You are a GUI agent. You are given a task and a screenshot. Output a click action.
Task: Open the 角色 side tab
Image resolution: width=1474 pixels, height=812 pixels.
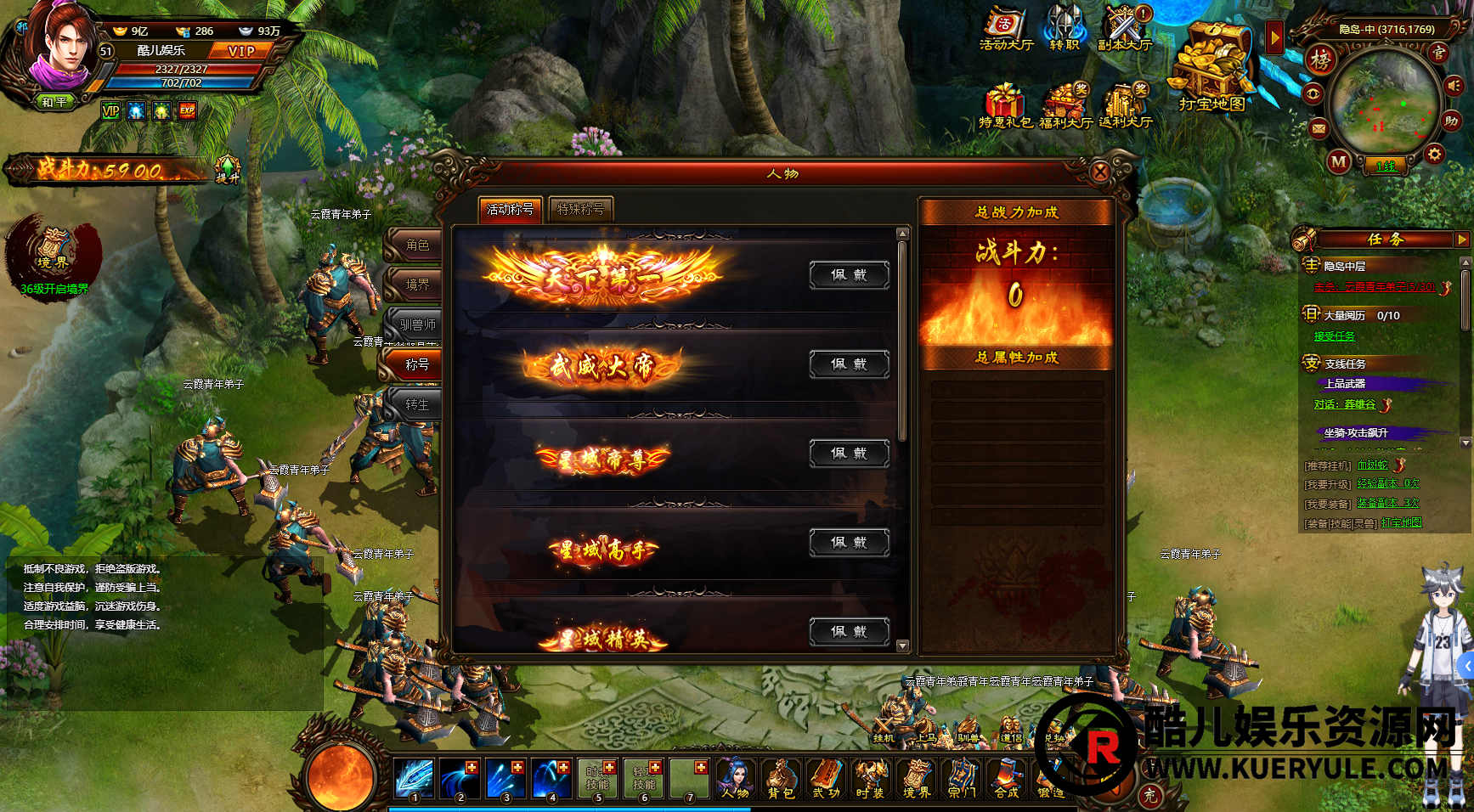[x=416, y=245]
